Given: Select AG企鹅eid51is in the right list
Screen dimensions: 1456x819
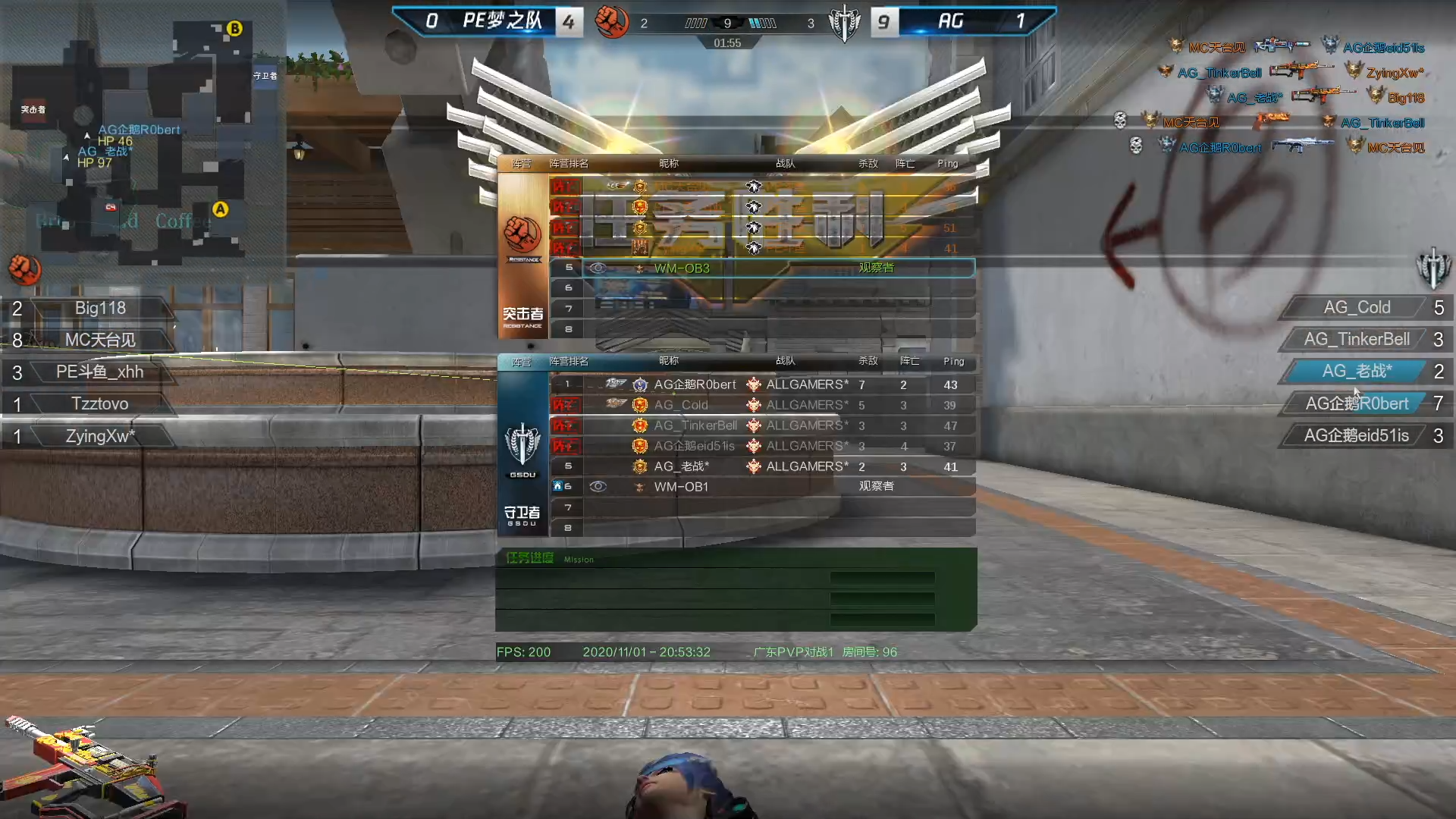Looking at the screenshot, I should (1356, 435).
